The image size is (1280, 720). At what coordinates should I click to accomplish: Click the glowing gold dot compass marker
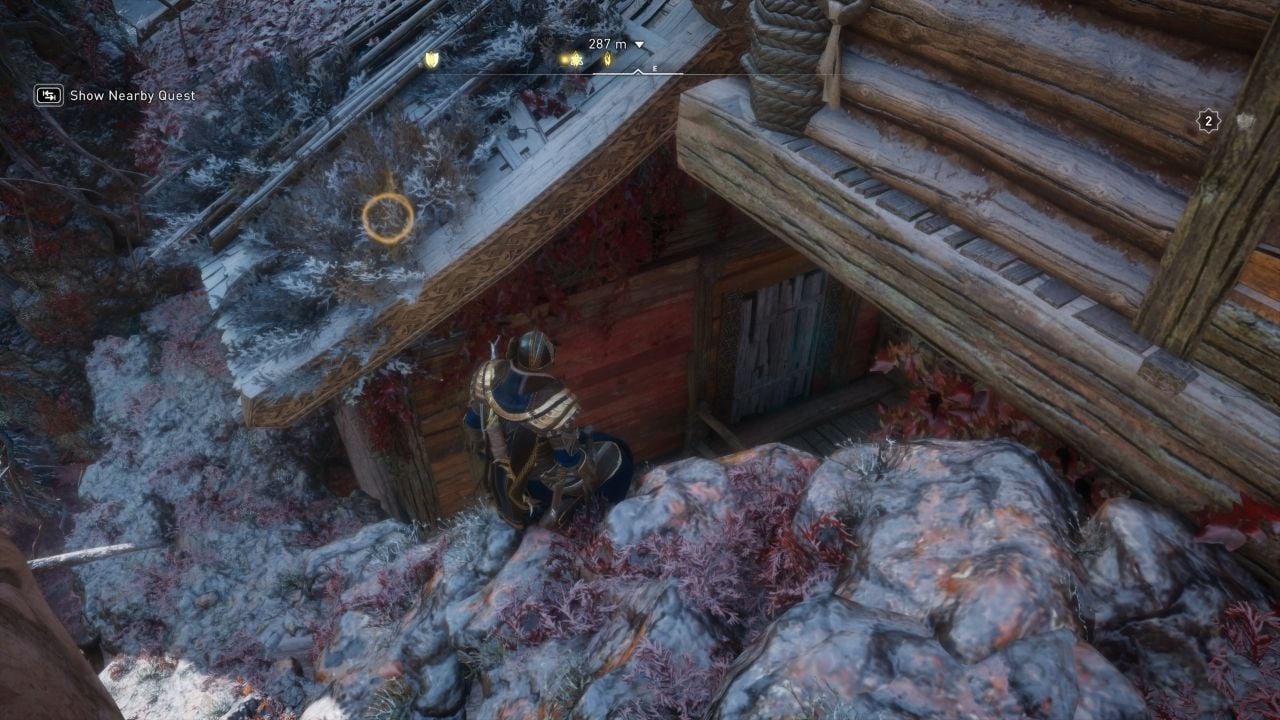pyautogui.click(x=565, y=60)
